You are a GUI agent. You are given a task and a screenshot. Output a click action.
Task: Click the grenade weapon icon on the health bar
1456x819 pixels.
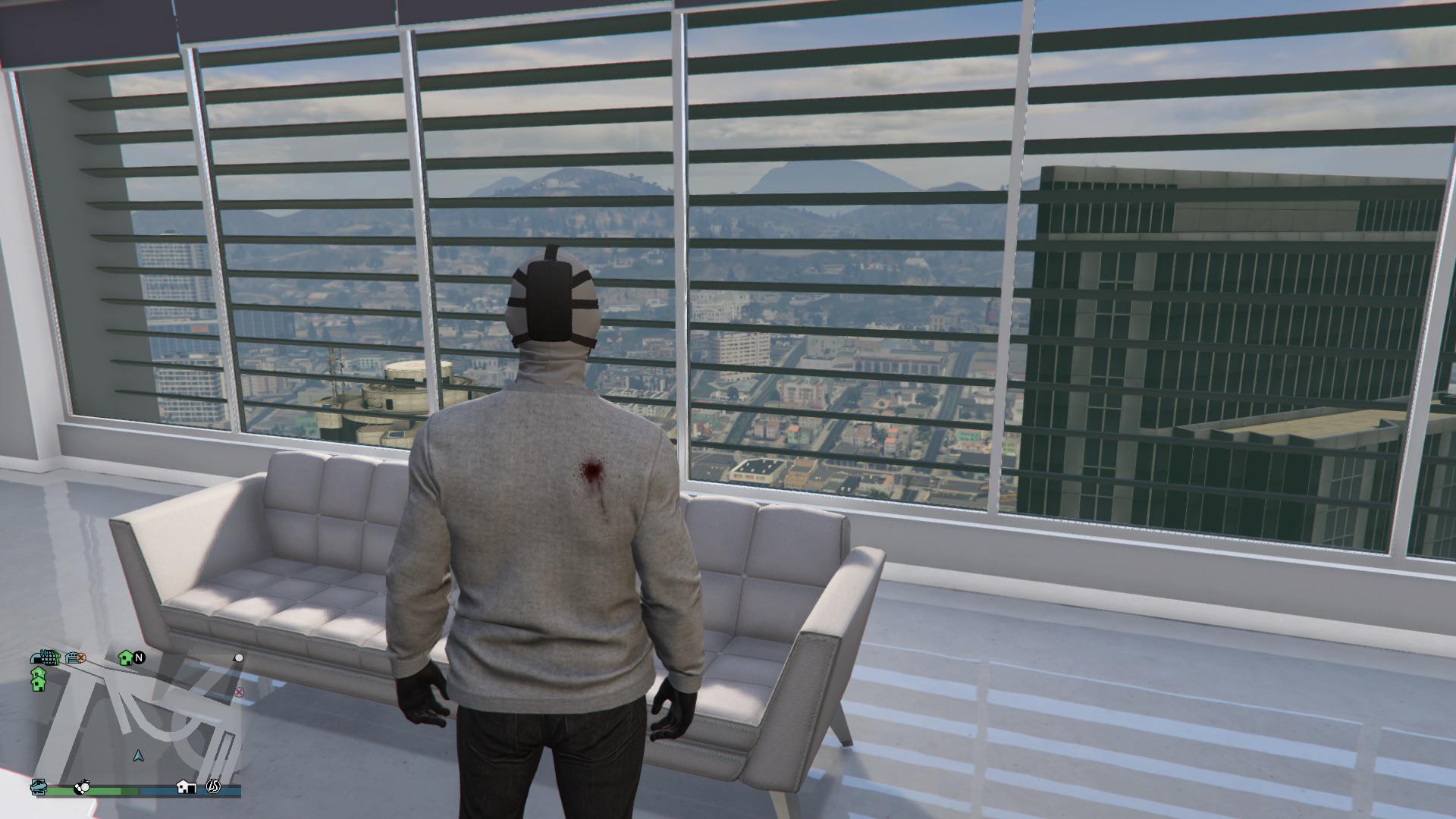pyautogui.click(x=82, y=787)
